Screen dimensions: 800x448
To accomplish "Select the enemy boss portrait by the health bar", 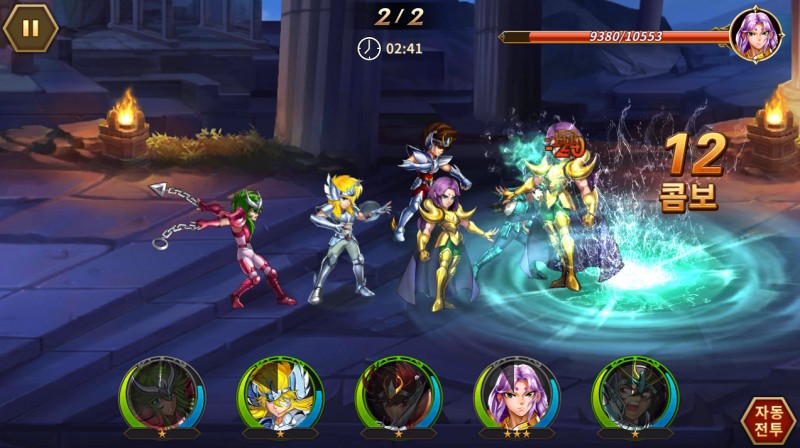I will pos(755,35).
